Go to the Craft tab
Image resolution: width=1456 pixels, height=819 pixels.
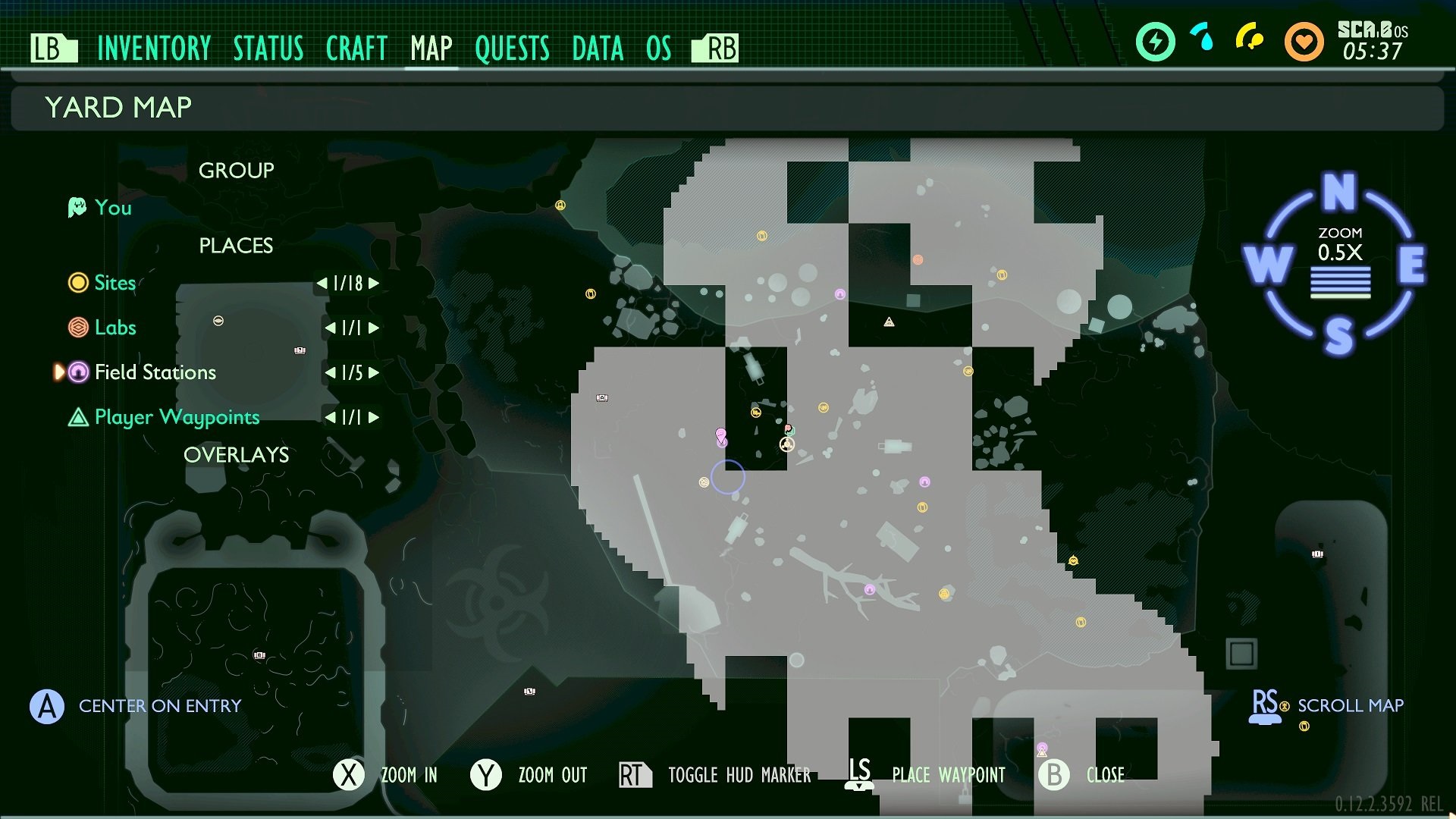(356, 49)
